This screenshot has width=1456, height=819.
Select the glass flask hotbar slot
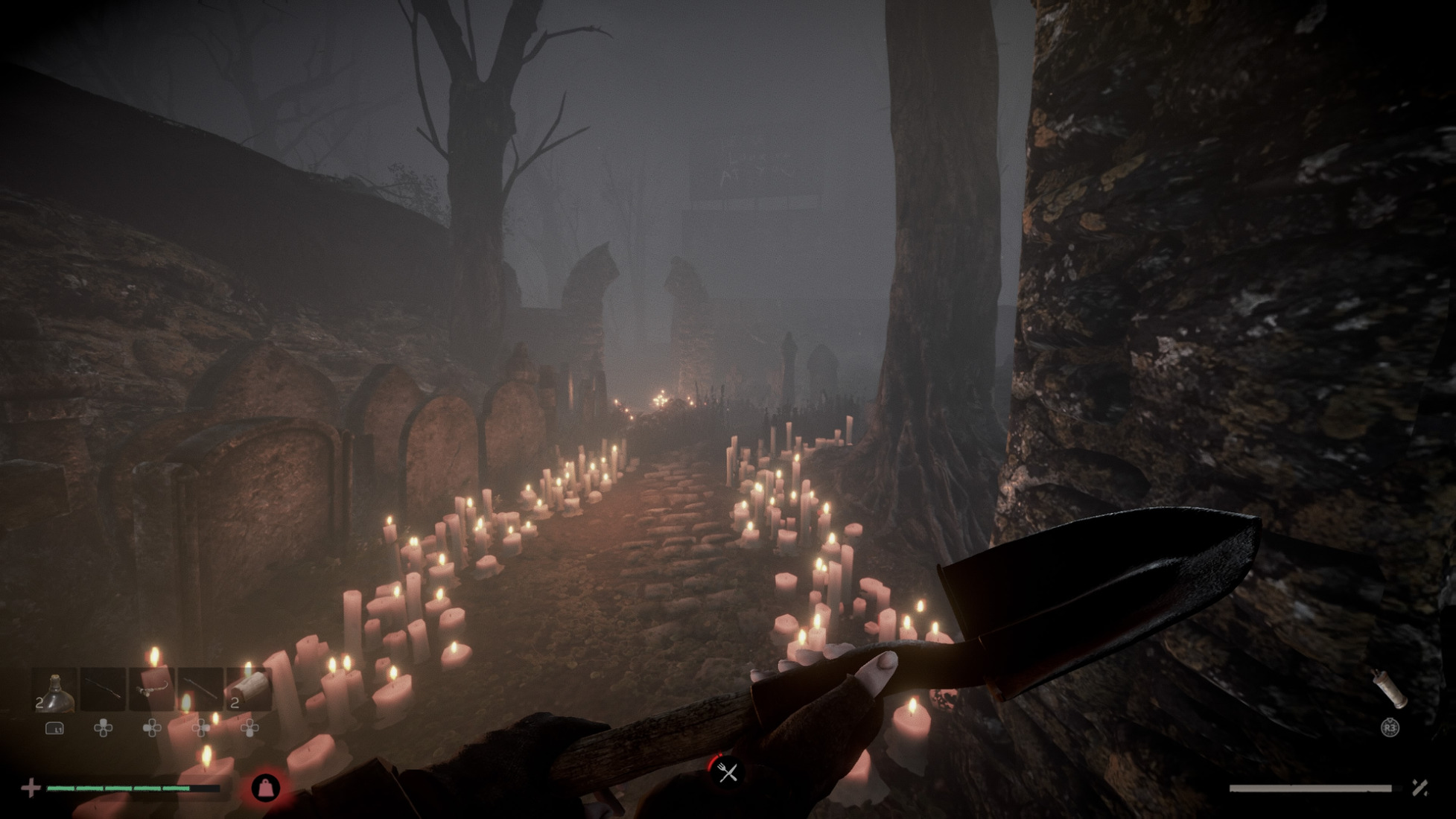pyautogui.click(x=55, y=690)
